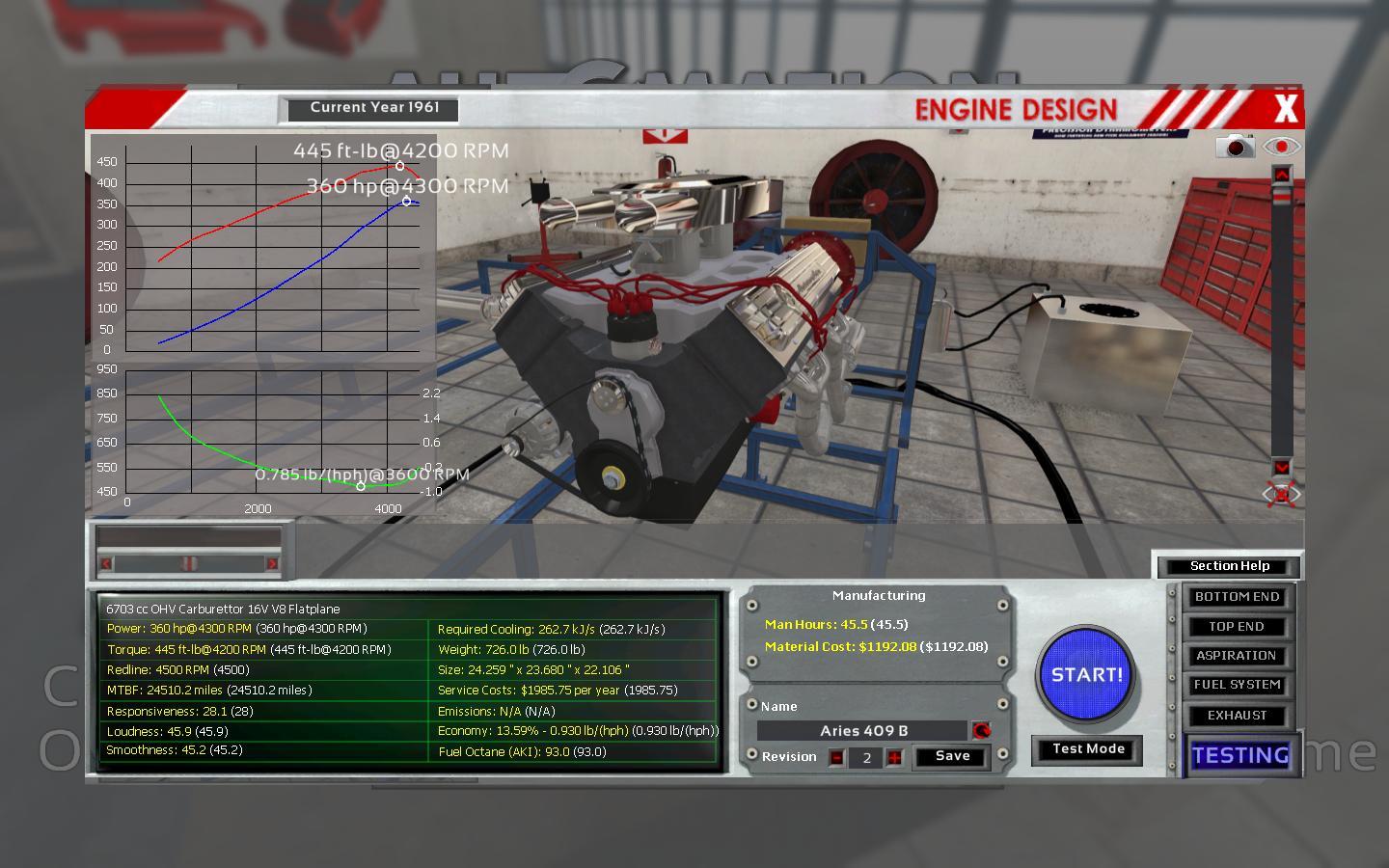
Task: Open Section Help
Action: [1229, 566]
